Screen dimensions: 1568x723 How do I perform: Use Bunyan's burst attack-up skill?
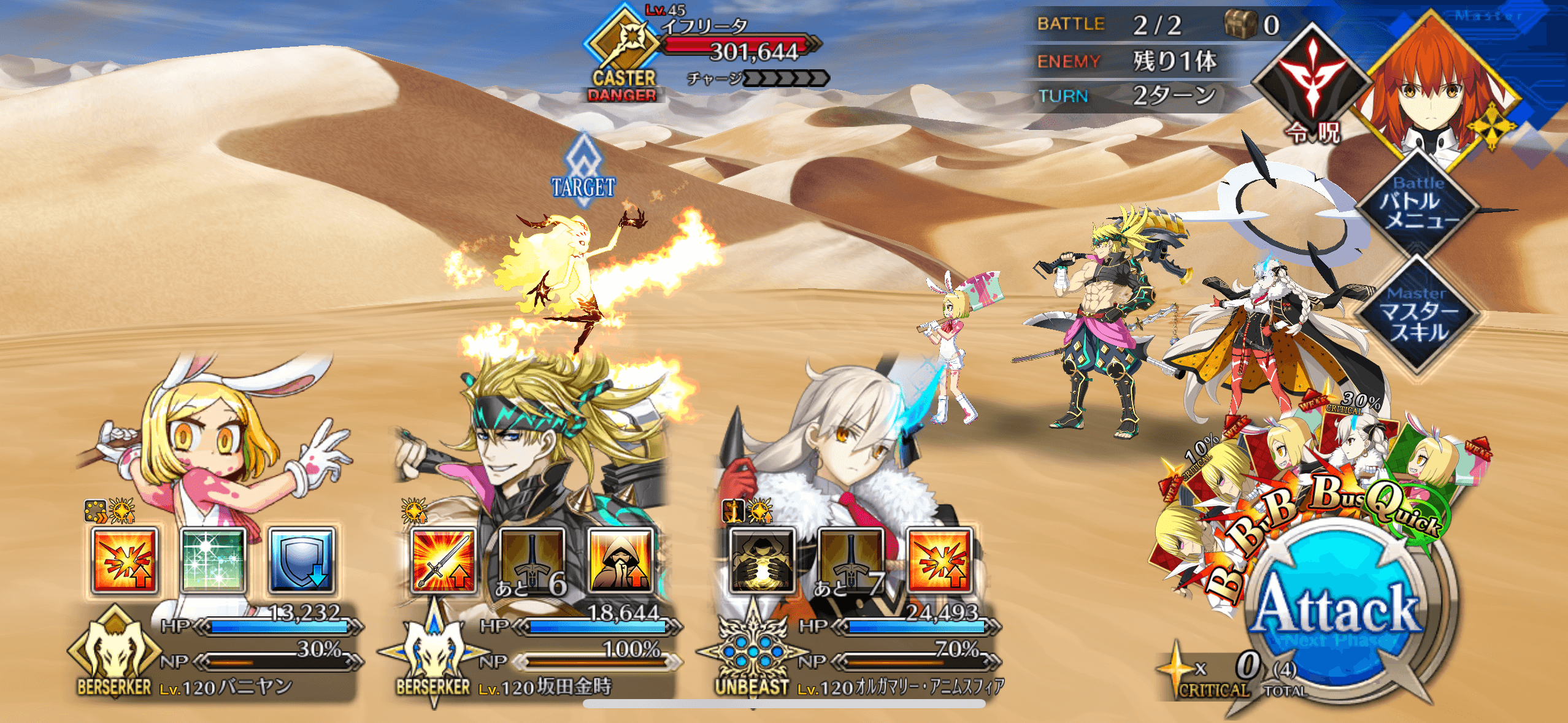pyautogui.click(x=125, y=561)
